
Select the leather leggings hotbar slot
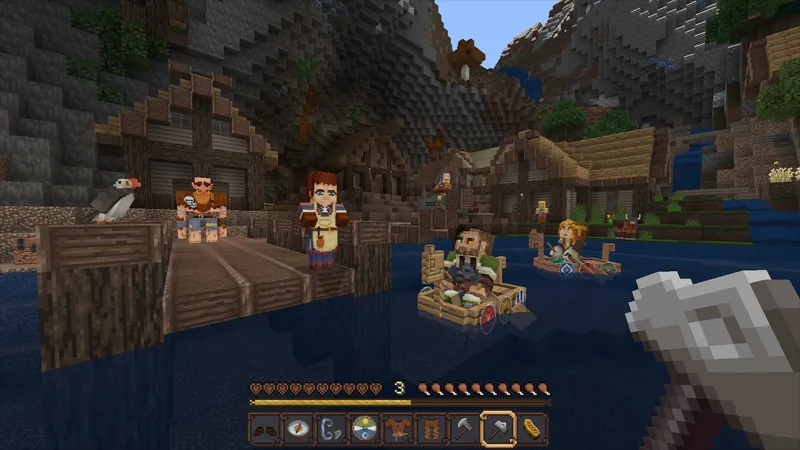pos(431,429)
